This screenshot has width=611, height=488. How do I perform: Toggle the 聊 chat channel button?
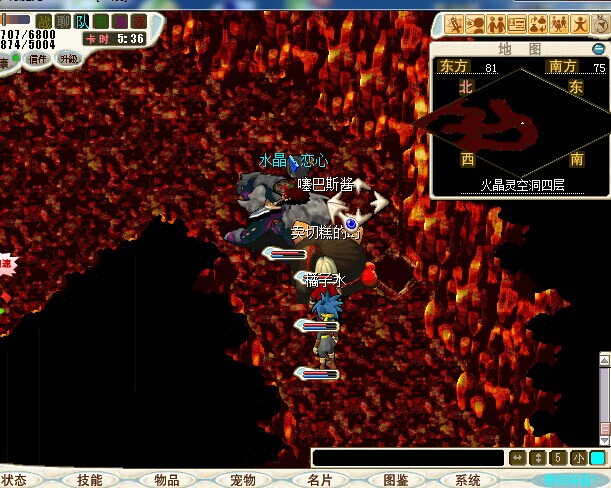click(63, 21)
